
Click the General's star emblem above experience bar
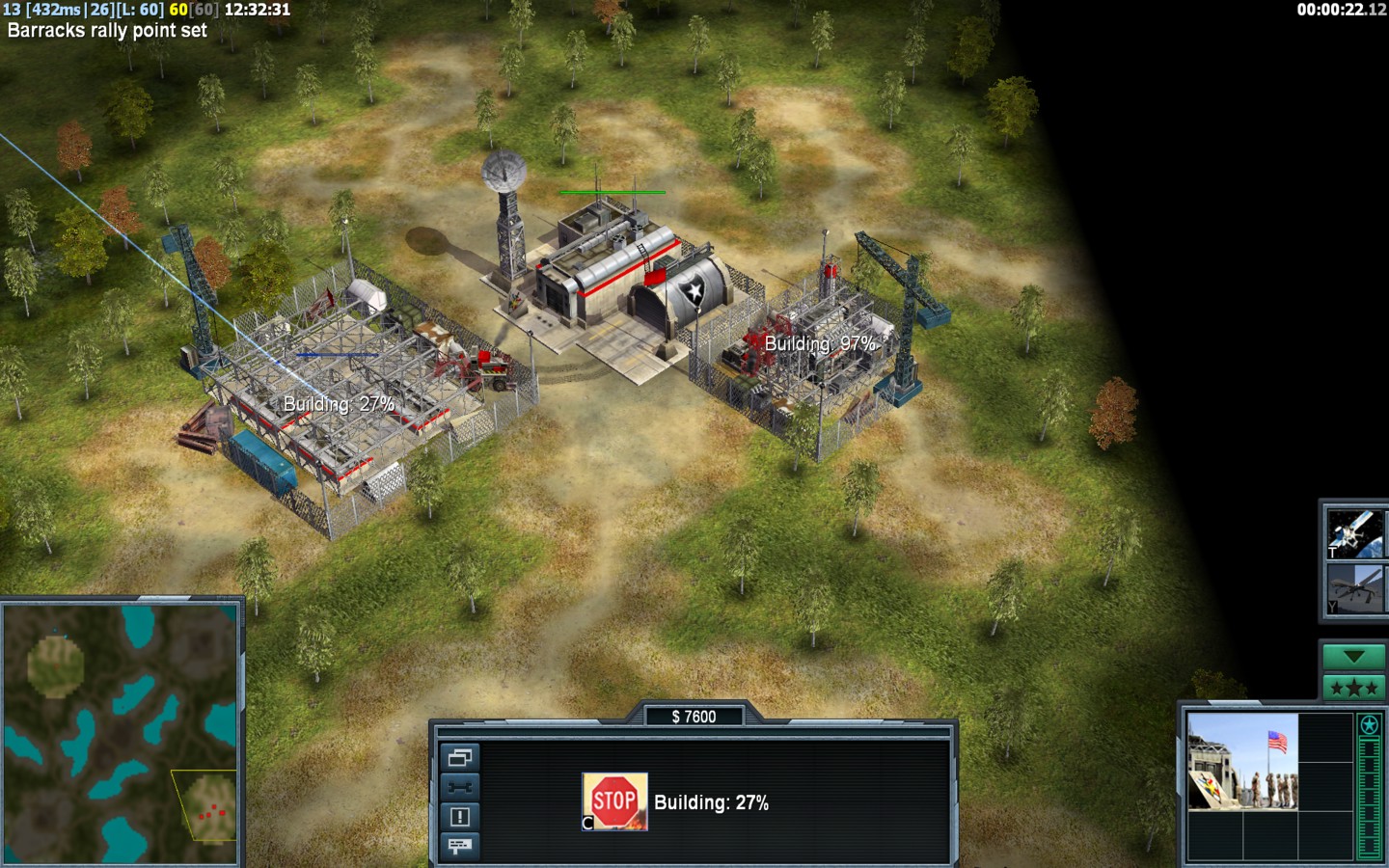coord(1369,724)
